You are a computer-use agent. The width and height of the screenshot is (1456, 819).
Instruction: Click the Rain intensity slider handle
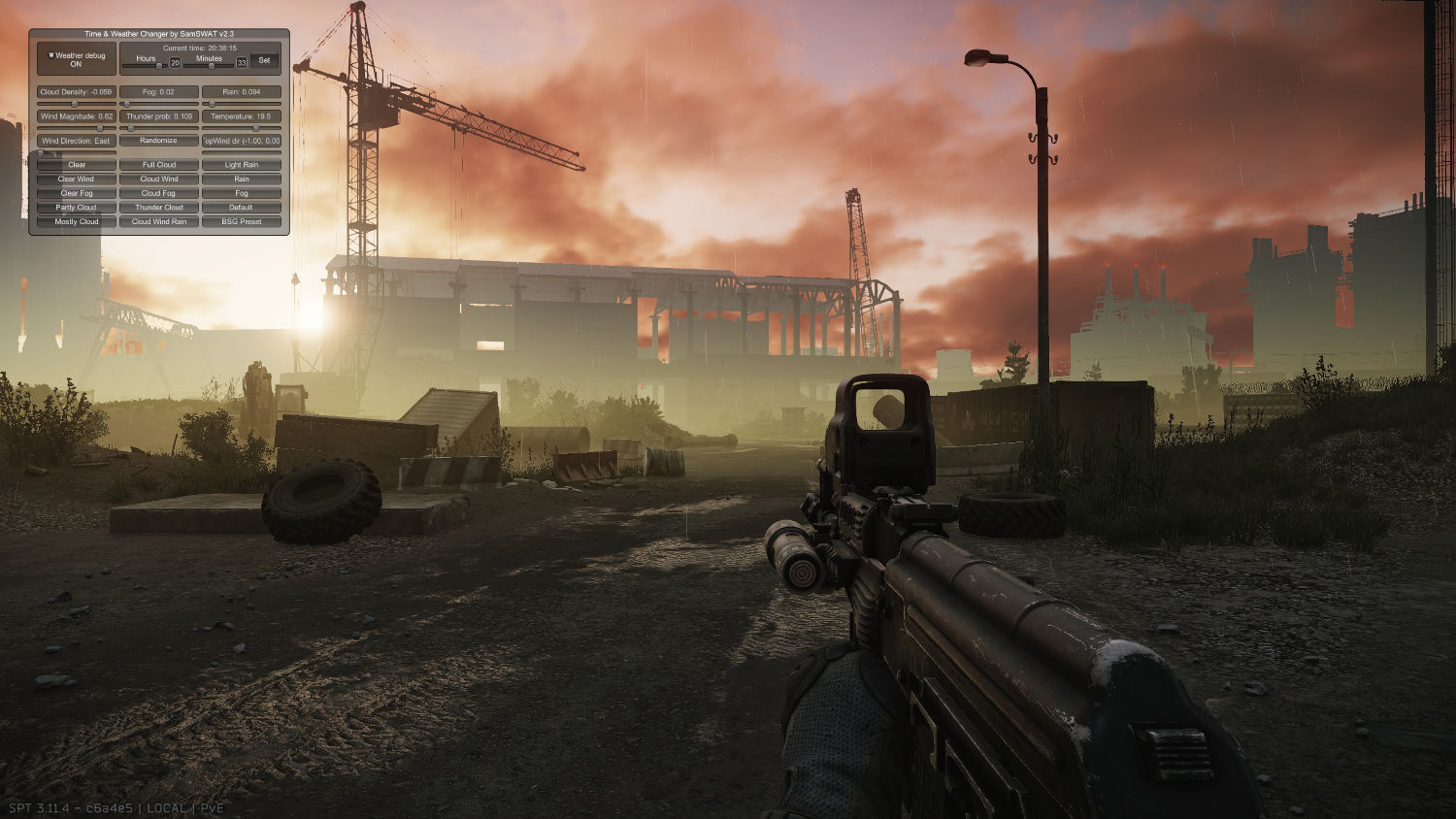tap(212, 103)
